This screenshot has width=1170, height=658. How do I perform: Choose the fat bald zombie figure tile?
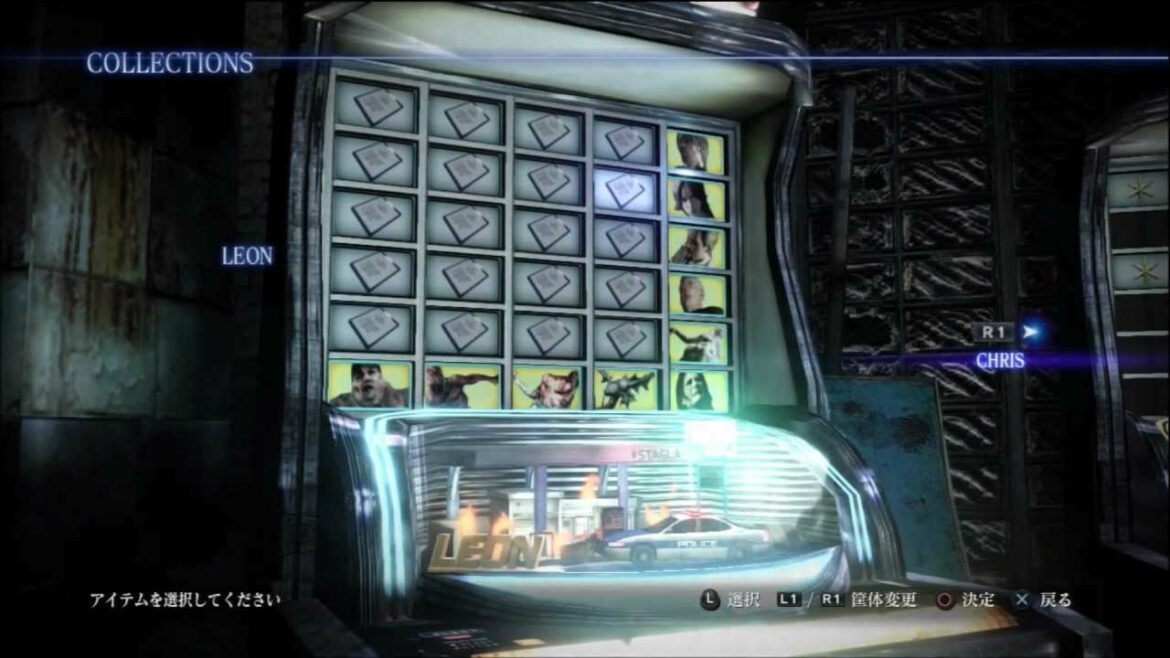tap(369, 384)
